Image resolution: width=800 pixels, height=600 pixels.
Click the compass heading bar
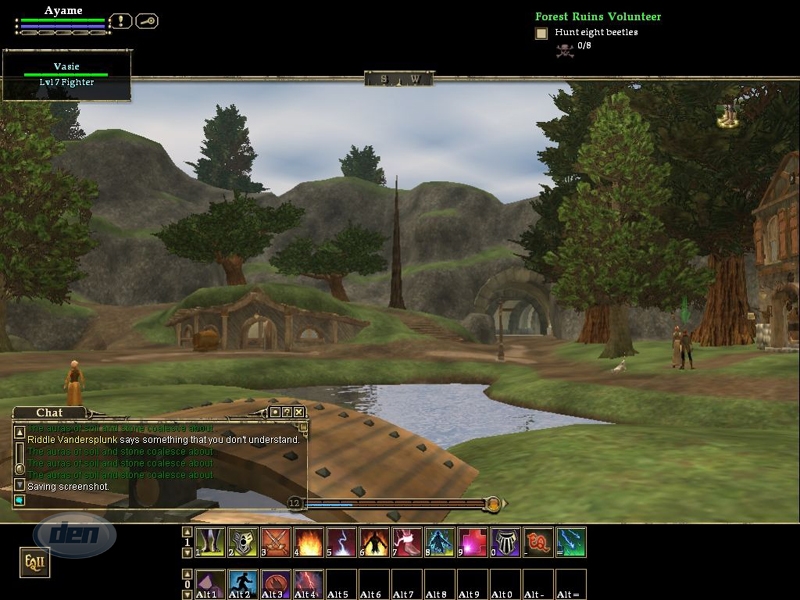click(399, 78)
